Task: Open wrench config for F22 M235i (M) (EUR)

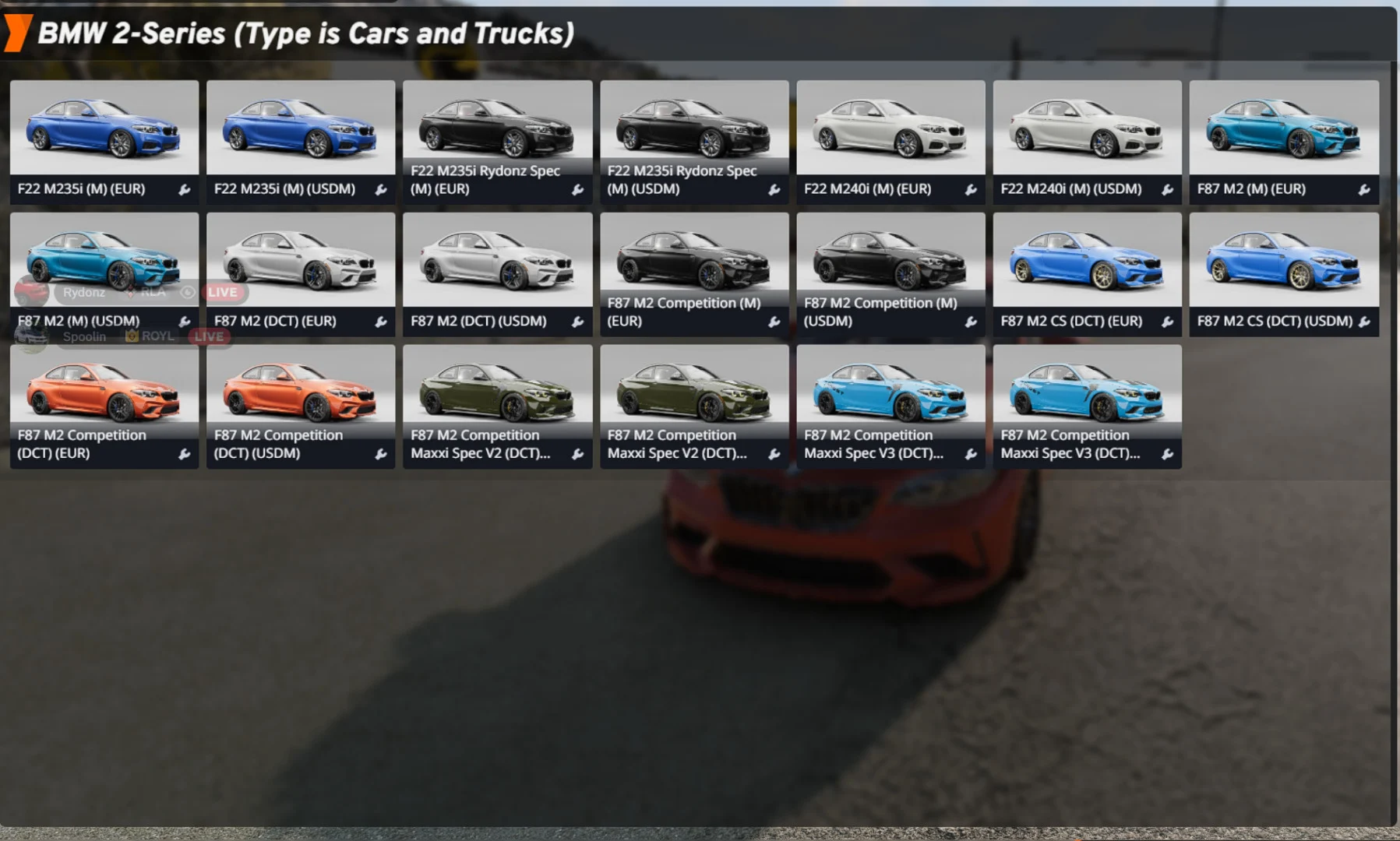Action: pyautogui.click(x=185, y=189)
